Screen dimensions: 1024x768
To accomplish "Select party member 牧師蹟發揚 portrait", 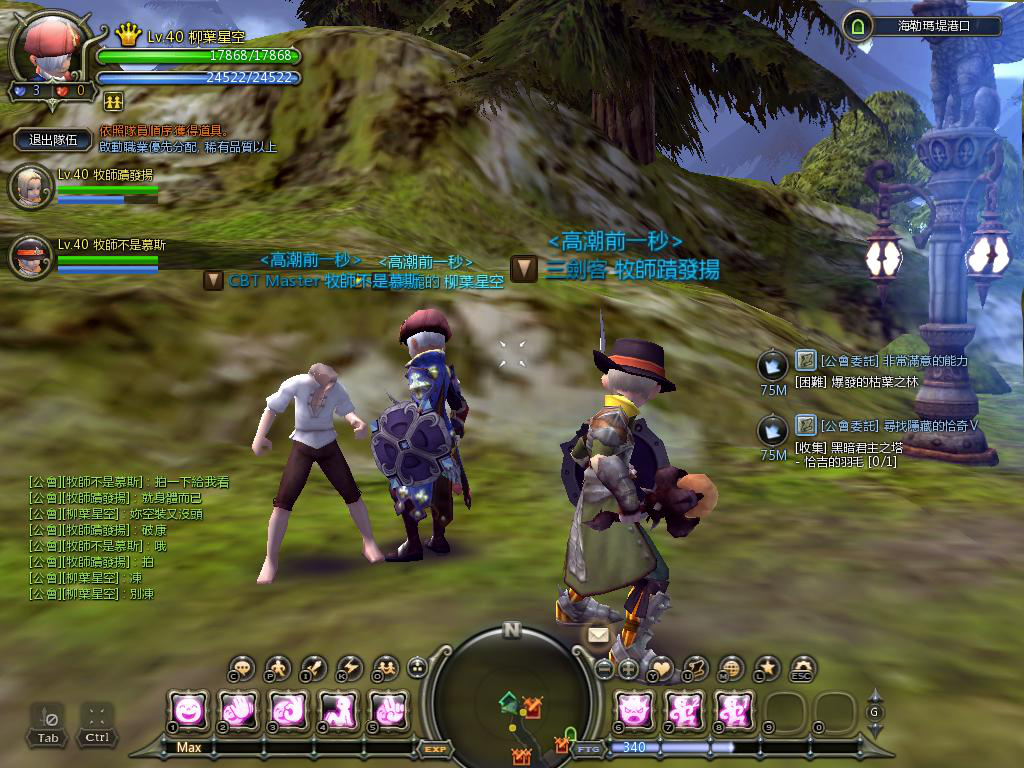I will [x=30, y=188].
